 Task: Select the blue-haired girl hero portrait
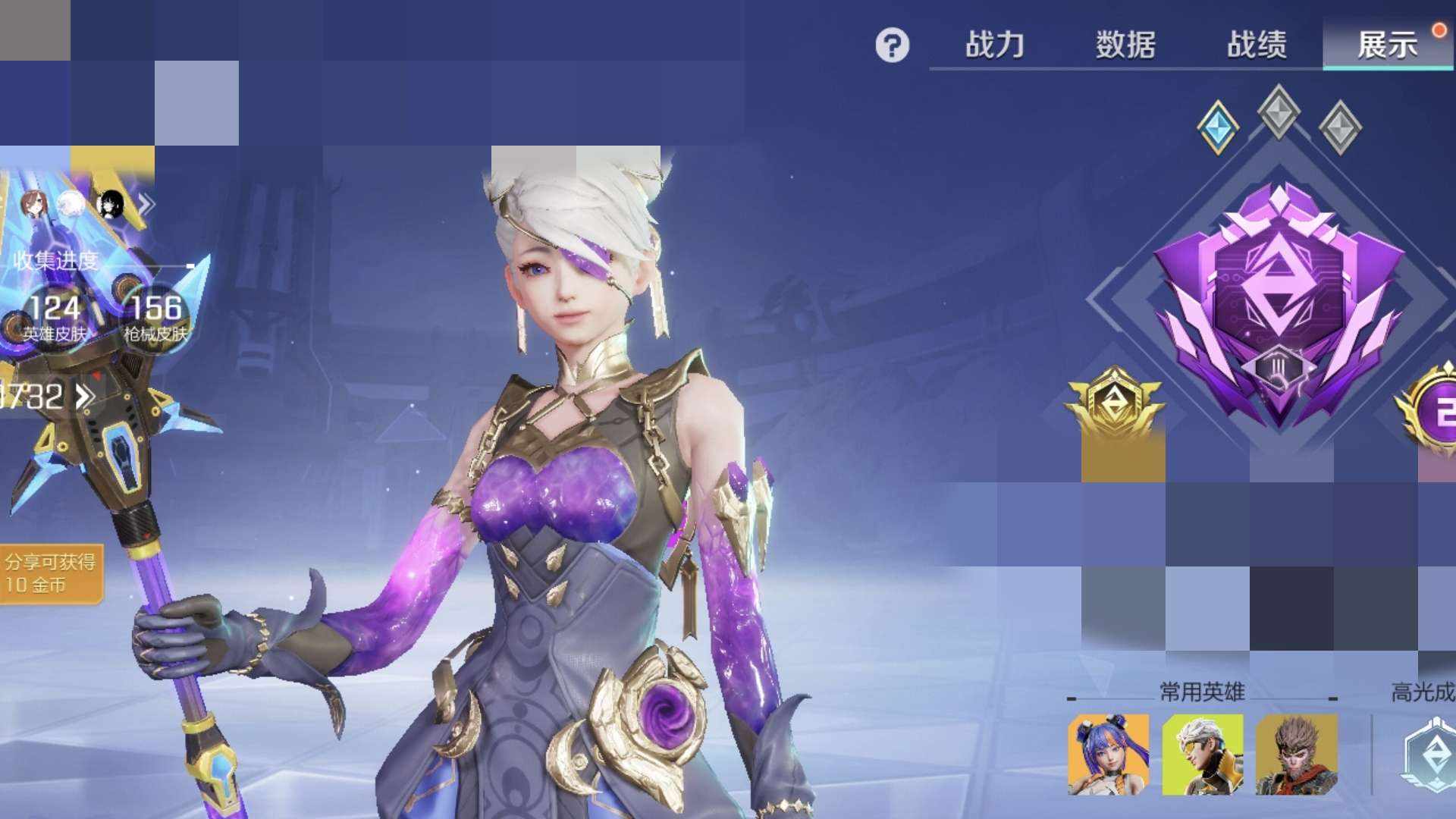pyautogui.click(x=1108, y=755)
